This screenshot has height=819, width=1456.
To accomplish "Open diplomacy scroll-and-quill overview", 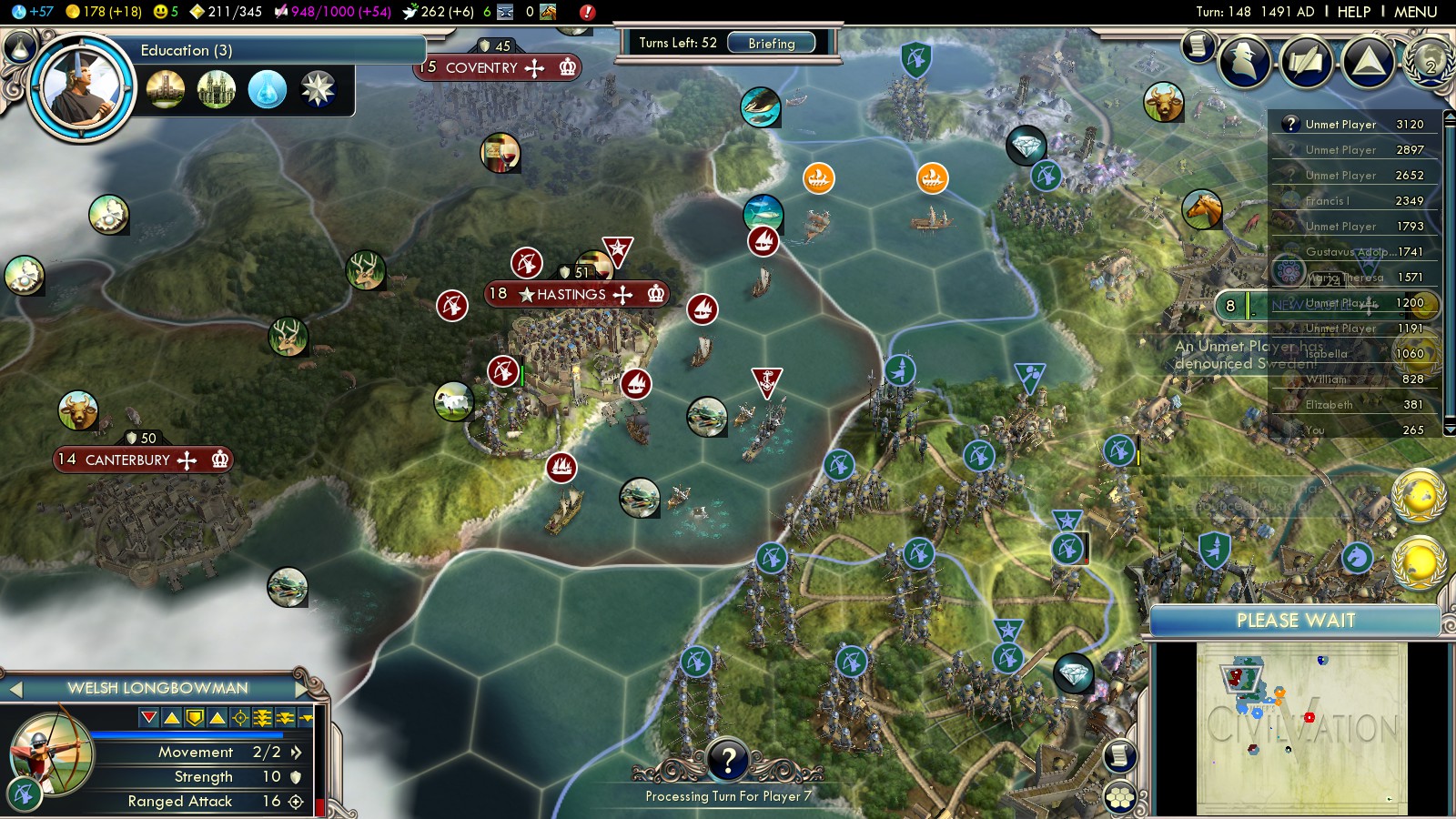I will [x=1307, y=60].
